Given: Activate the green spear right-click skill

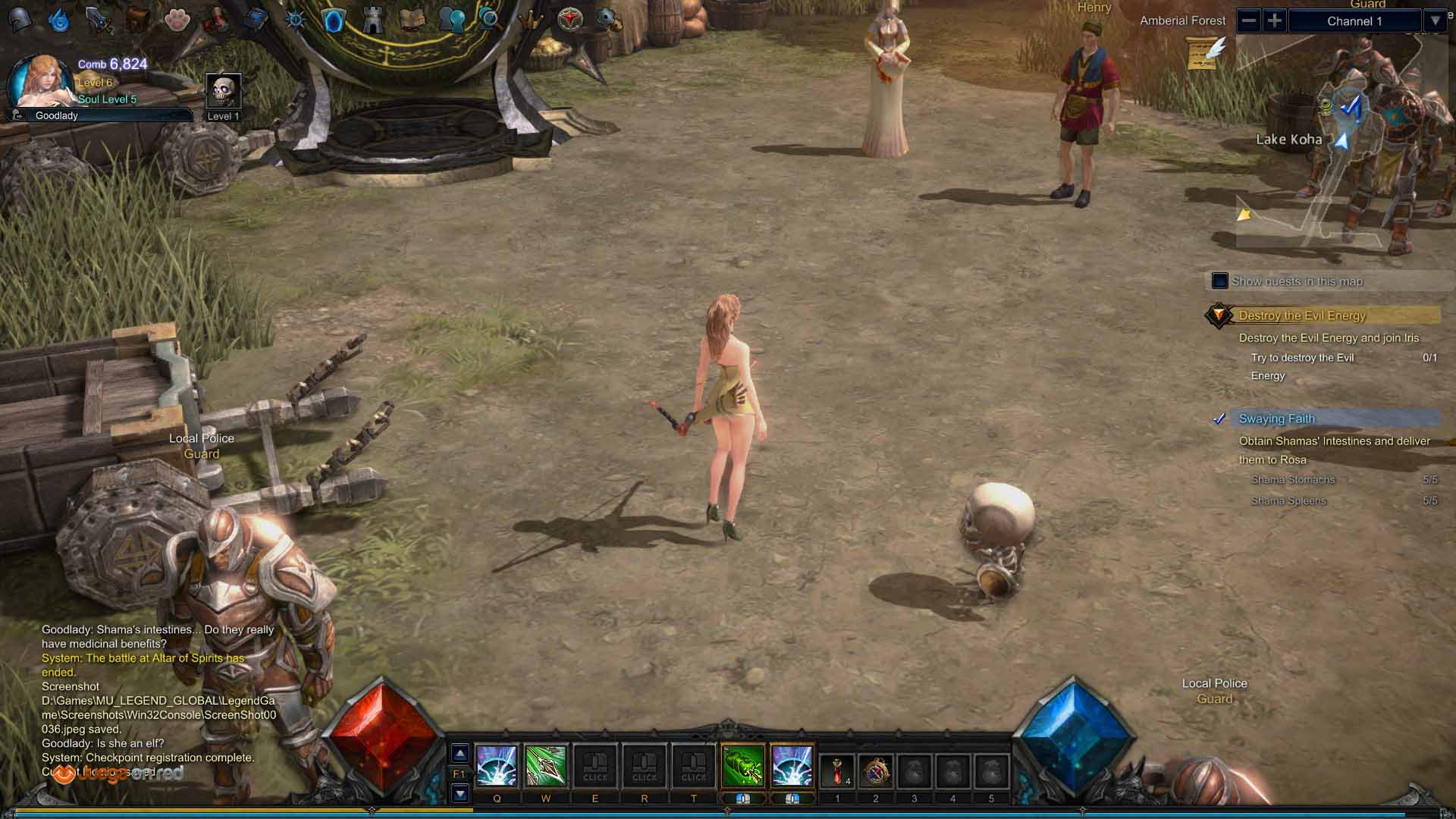Looking at the screenshot, I should (x=742, y=766).
